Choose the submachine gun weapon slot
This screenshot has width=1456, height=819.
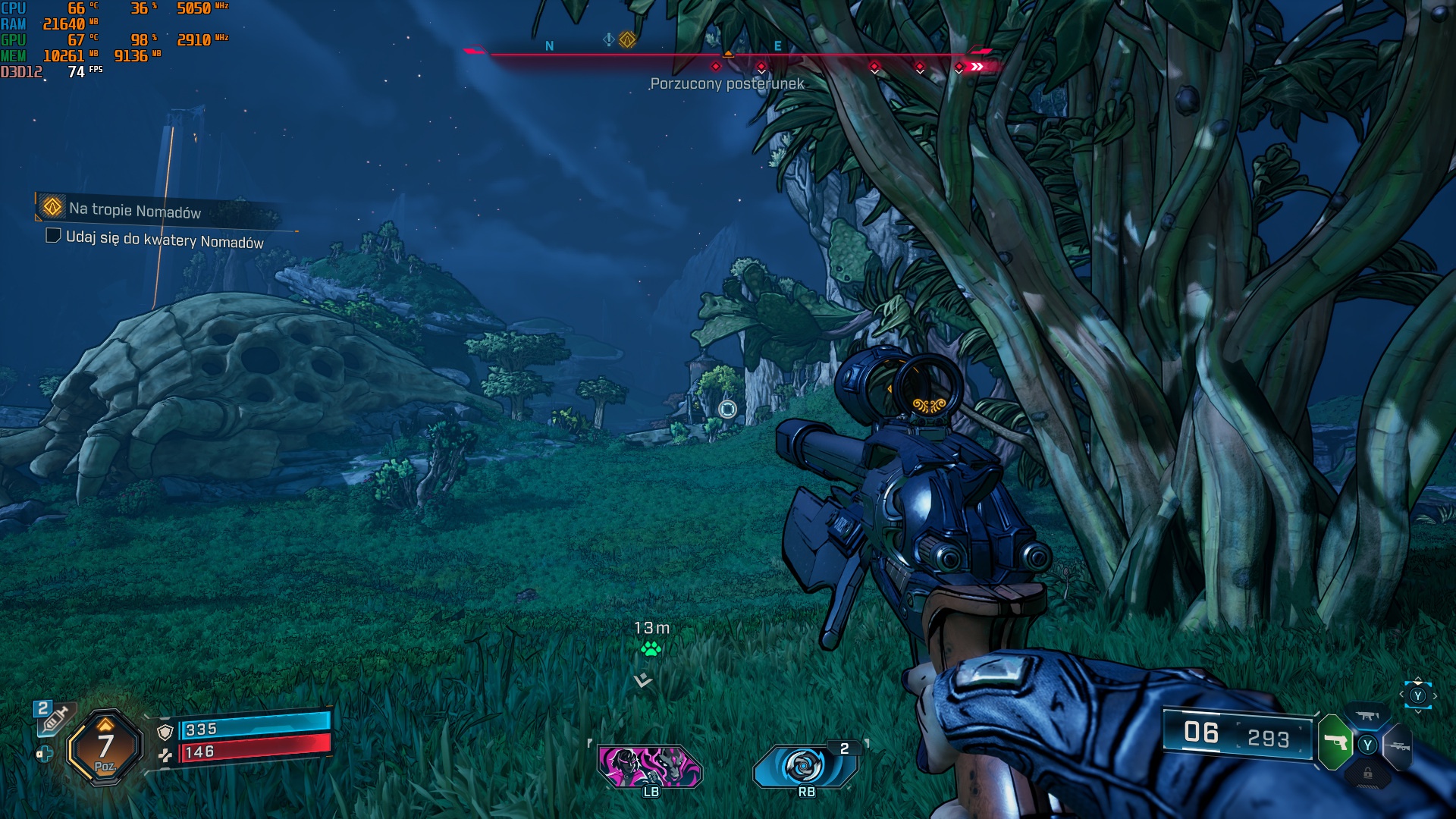[x=1367, y=715]
